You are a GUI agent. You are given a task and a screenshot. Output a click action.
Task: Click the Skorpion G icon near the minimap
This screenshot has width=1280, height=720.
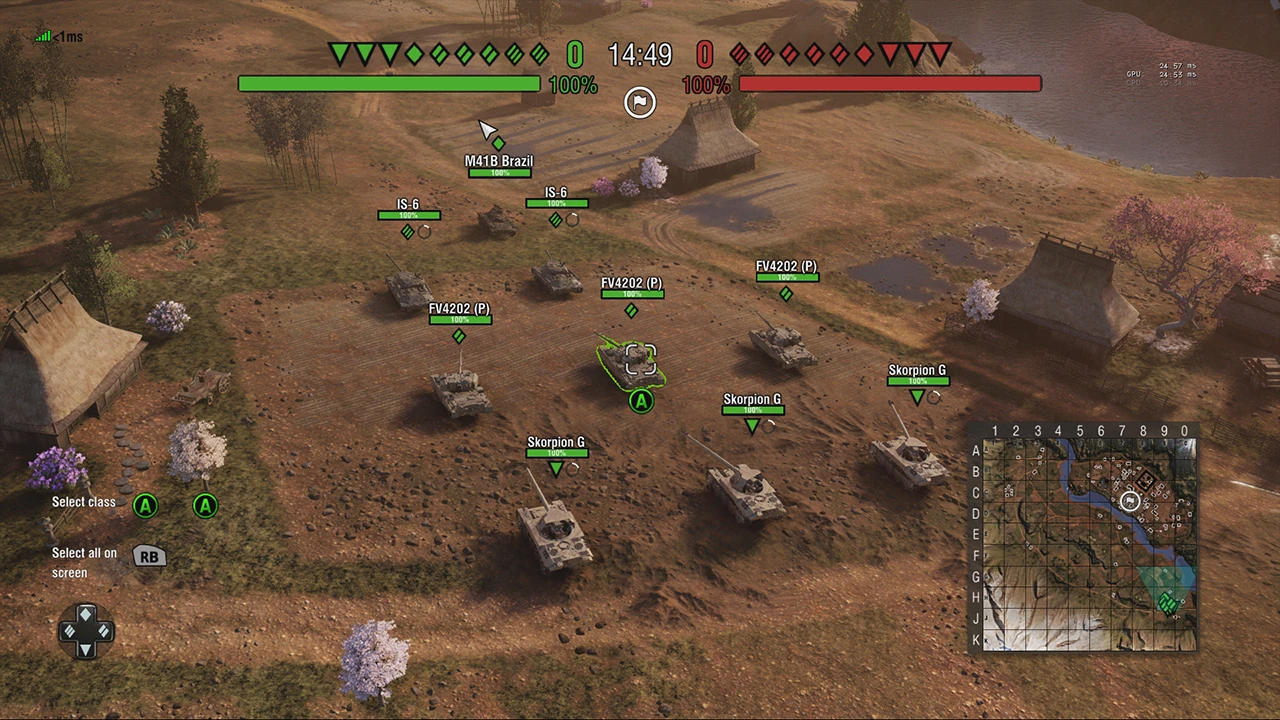coord(916,398)
